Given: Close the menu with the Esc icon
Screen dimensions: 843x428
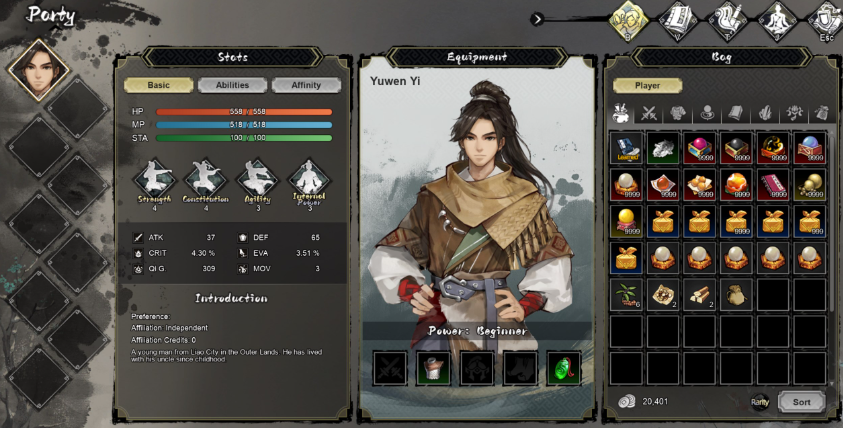Looking at the screenshot, I should [827, 20].
